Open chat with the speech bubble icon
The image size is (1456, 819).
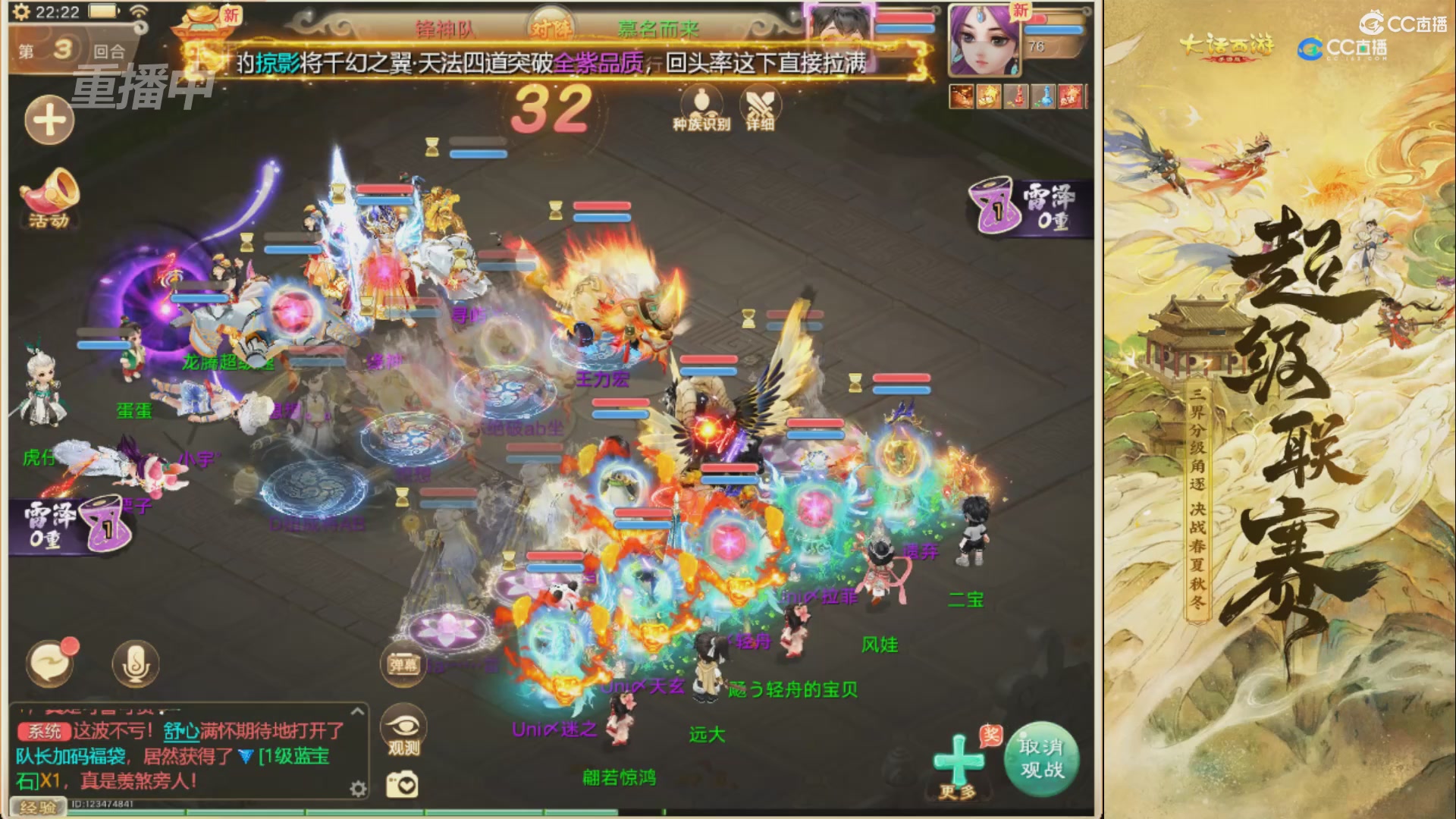pyautogui.click(x=47, y=661)
